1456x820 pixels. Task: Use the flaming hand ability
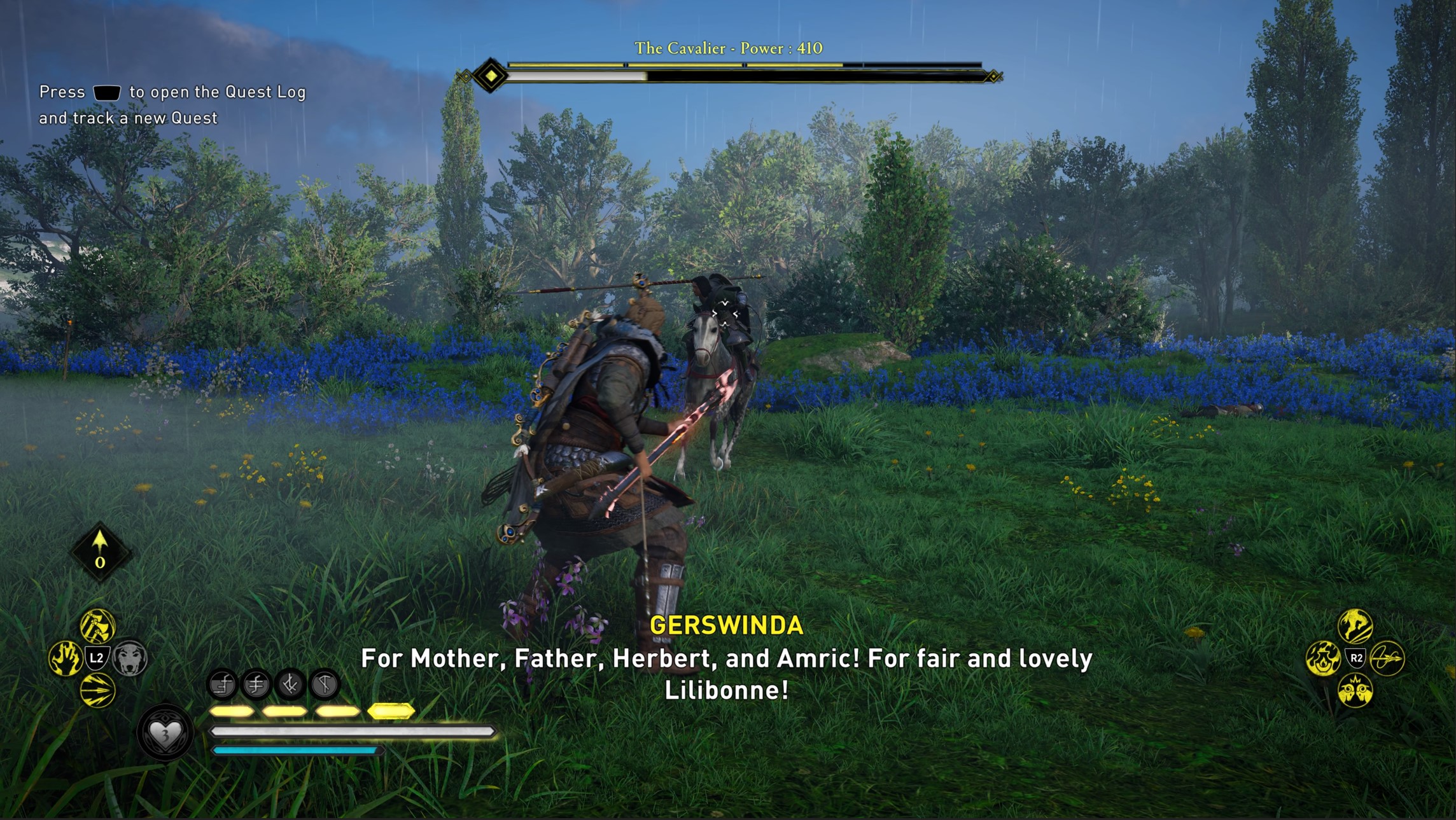(x=65, y=658)
